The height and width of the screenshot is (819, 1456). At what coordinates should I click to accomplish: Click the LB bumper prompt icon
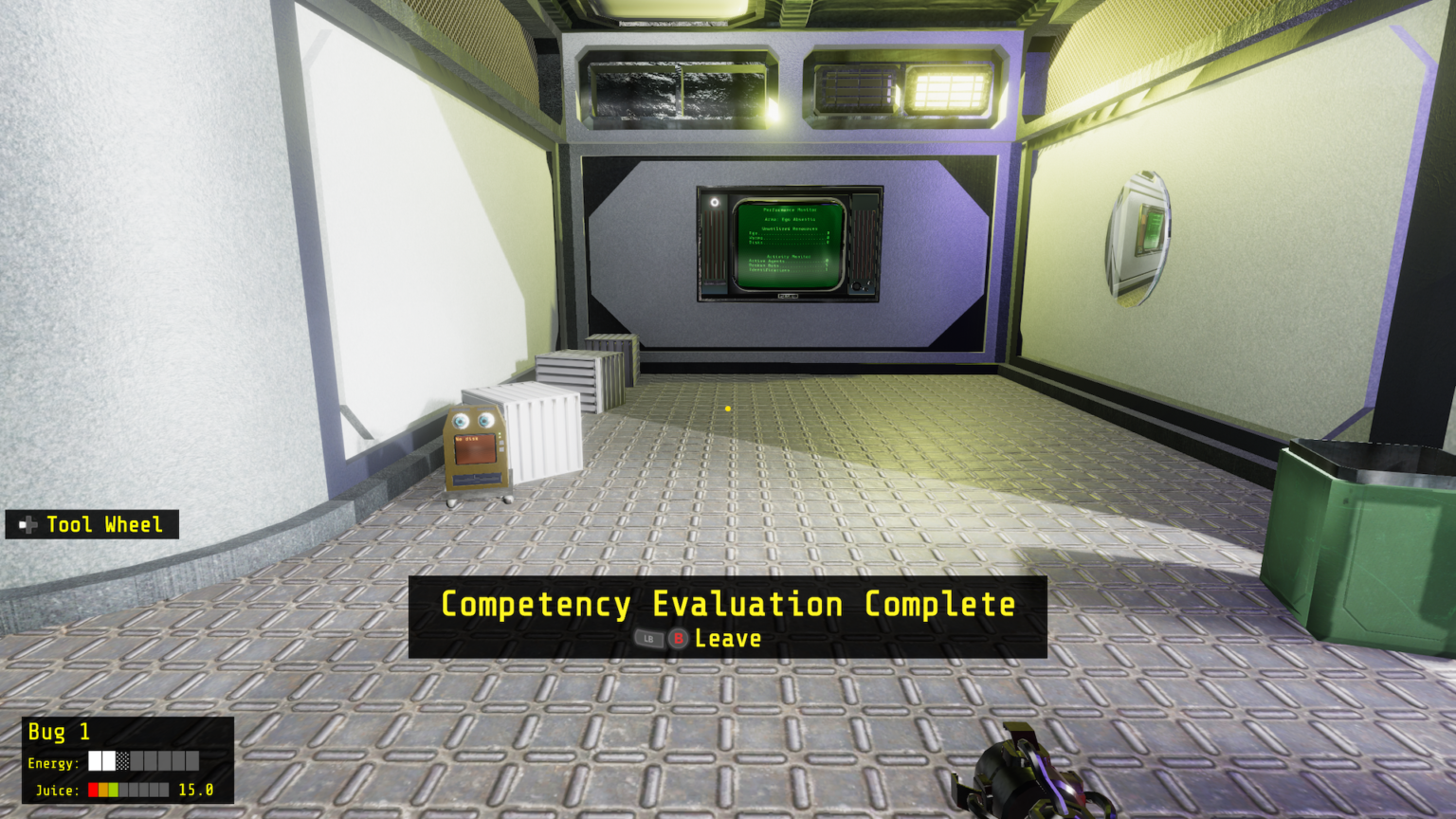[649, 639]
